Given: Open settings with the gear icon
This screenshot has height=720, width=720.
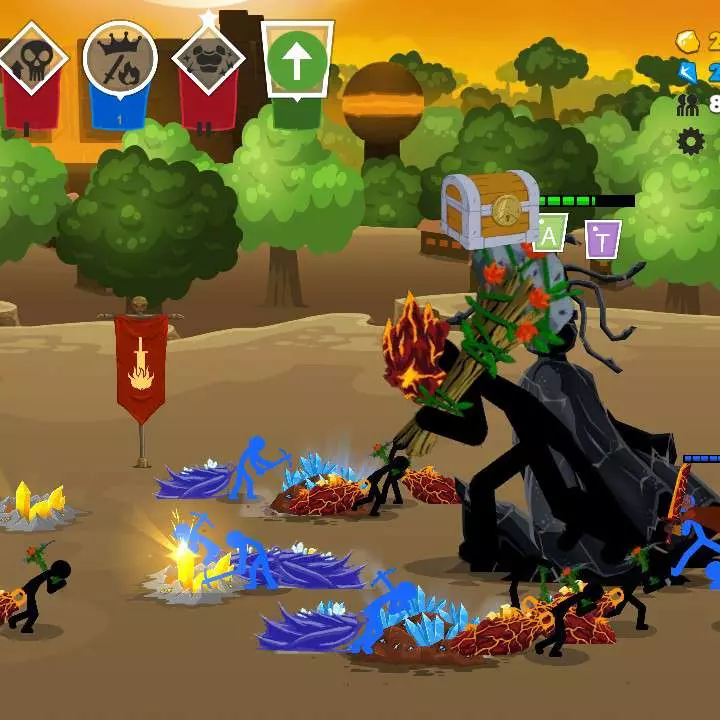Looking at the screenshot, I should coord(691,141).
